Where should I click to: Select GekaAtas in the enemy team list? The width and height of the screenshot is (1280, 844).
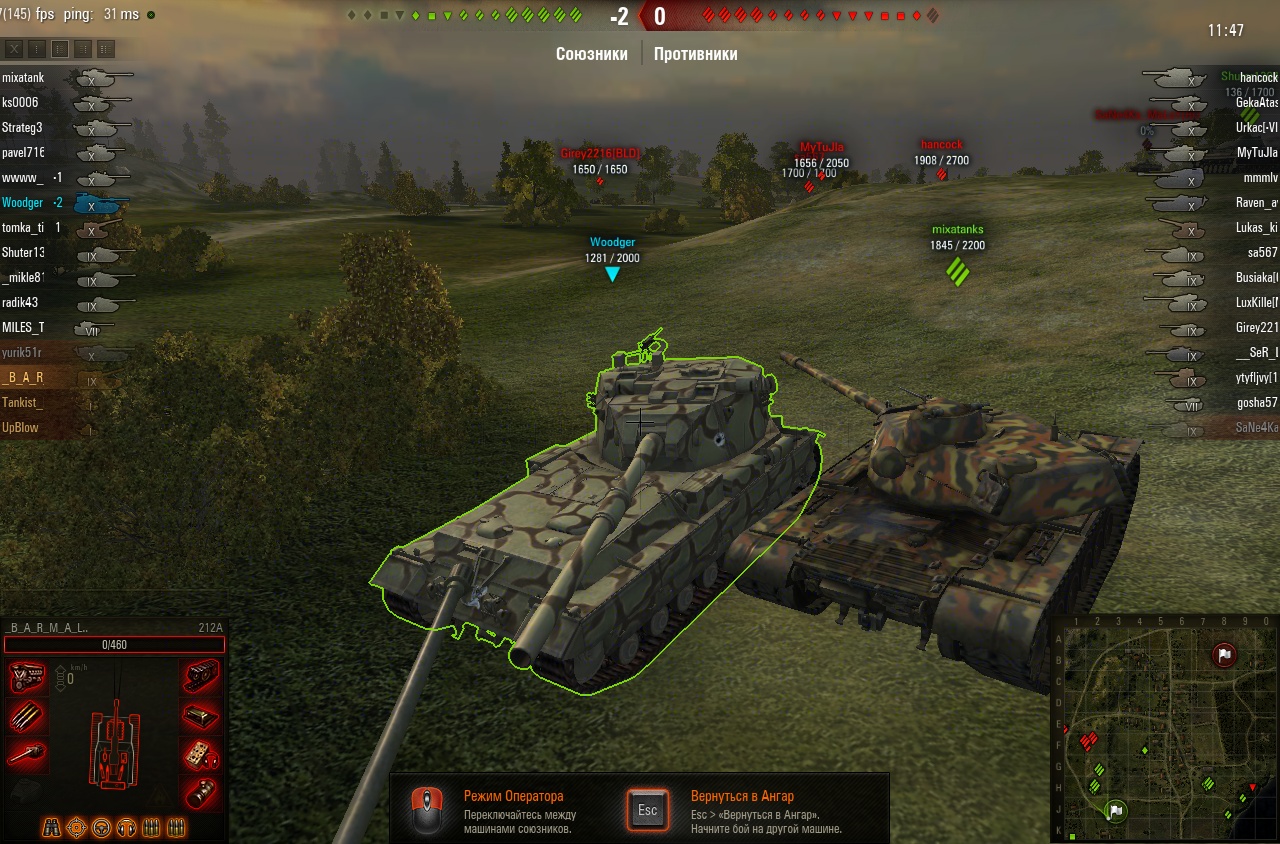point(1255,103)
